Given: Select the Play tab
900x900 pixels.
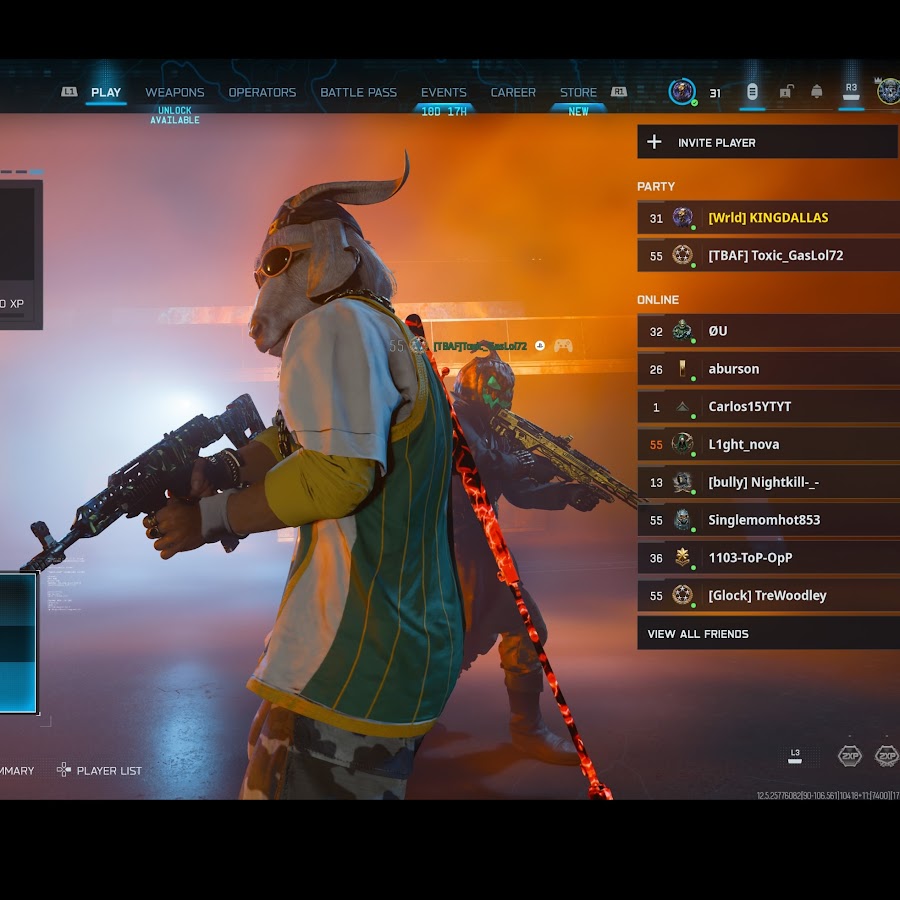Looking at the screenshot, I should click(106, 93).
